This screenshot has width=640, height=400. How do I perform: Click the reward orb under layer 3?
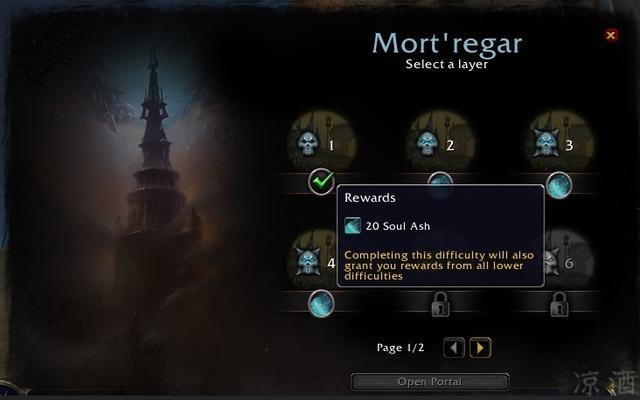(x=559, y=183)
